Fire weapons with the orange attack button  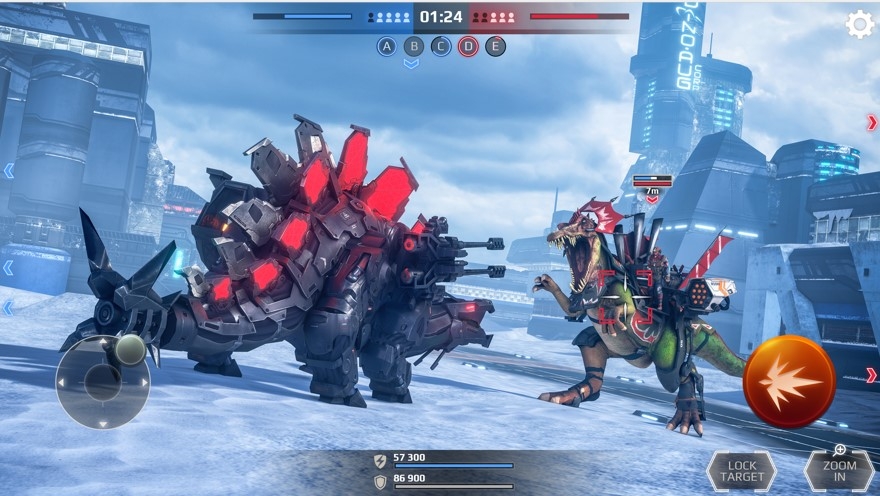(789, 381)
